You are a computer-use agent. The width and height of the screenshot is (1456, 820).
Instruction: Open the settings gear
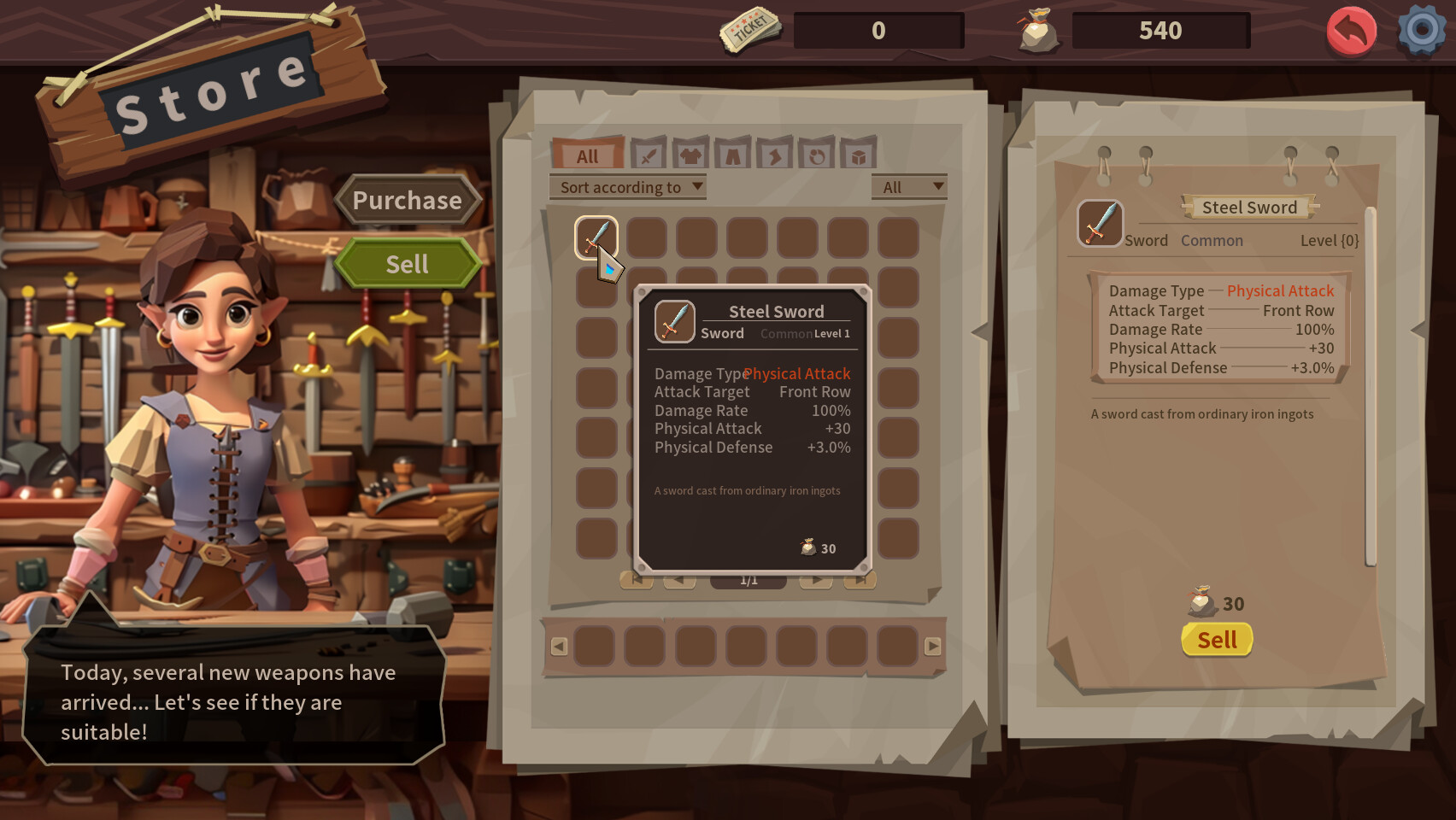(x=1420, y=31)
